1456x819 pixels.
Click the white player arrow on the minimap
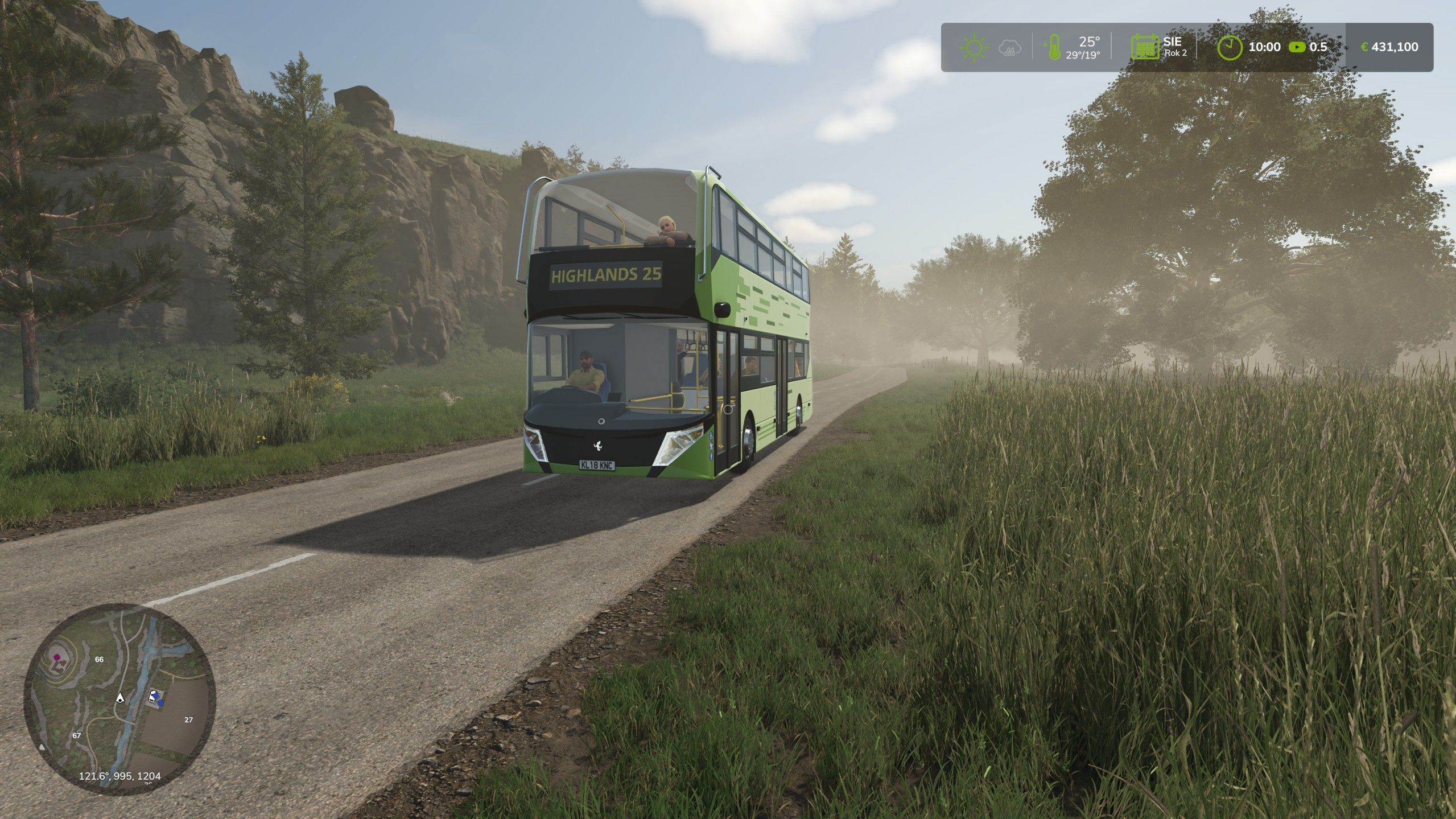pos(120,697)
